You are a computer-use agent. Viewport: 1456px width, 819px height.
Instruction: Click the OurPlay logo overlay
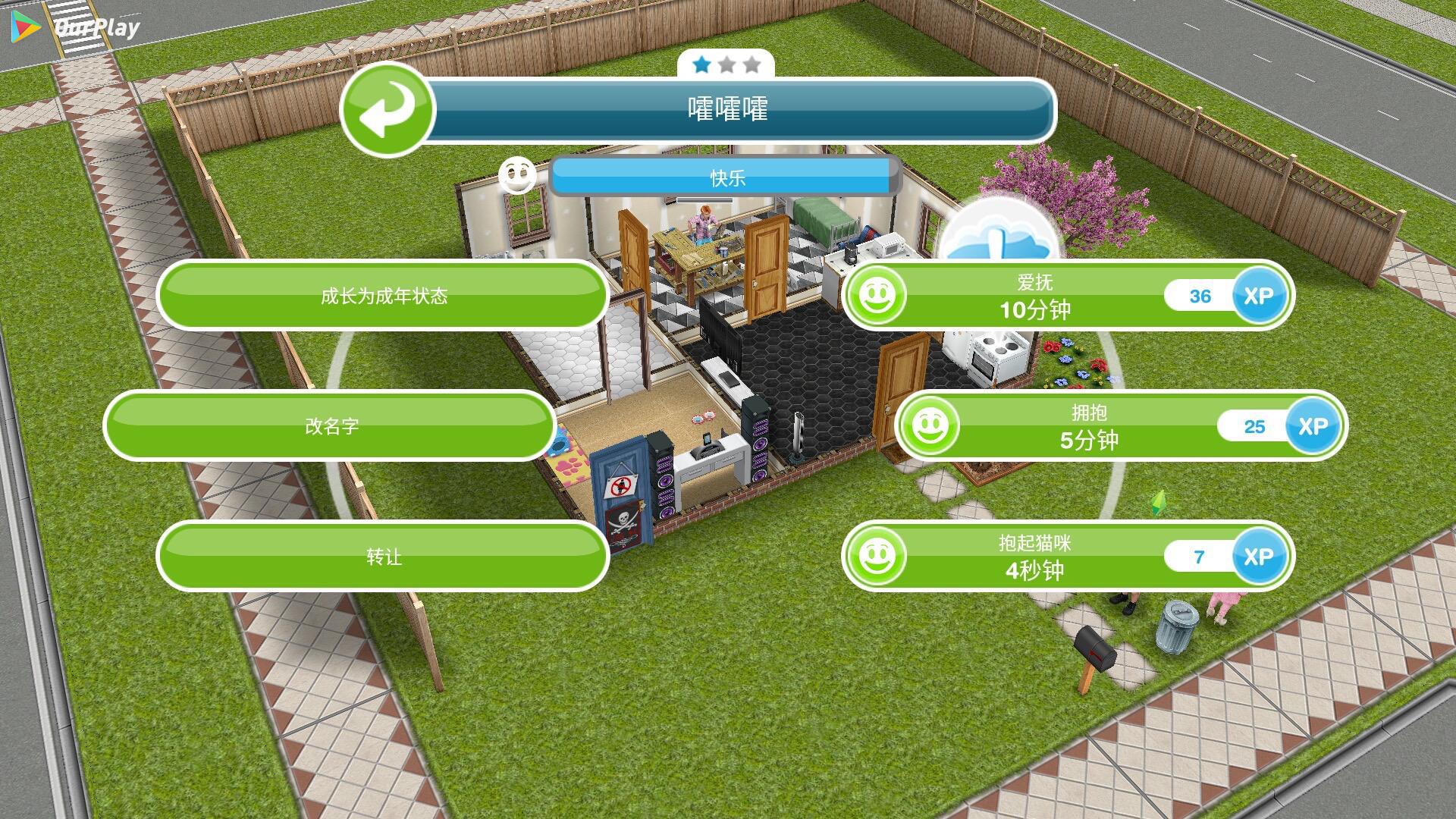pos(77,28)
